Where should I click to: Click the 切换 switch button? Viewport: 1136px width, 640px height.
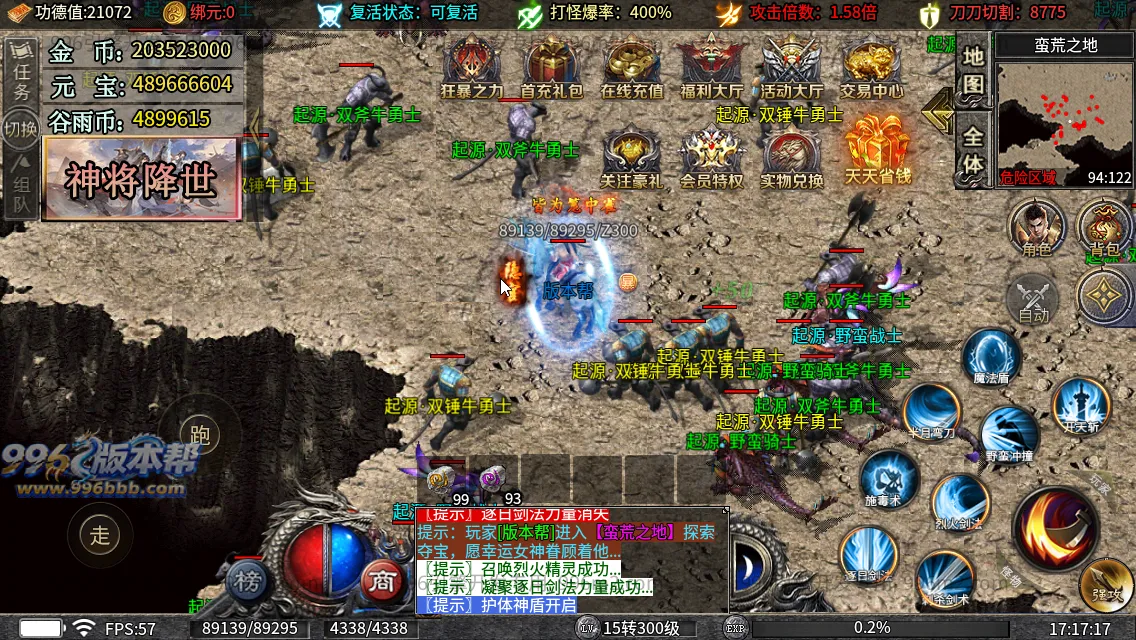(20, 129)
